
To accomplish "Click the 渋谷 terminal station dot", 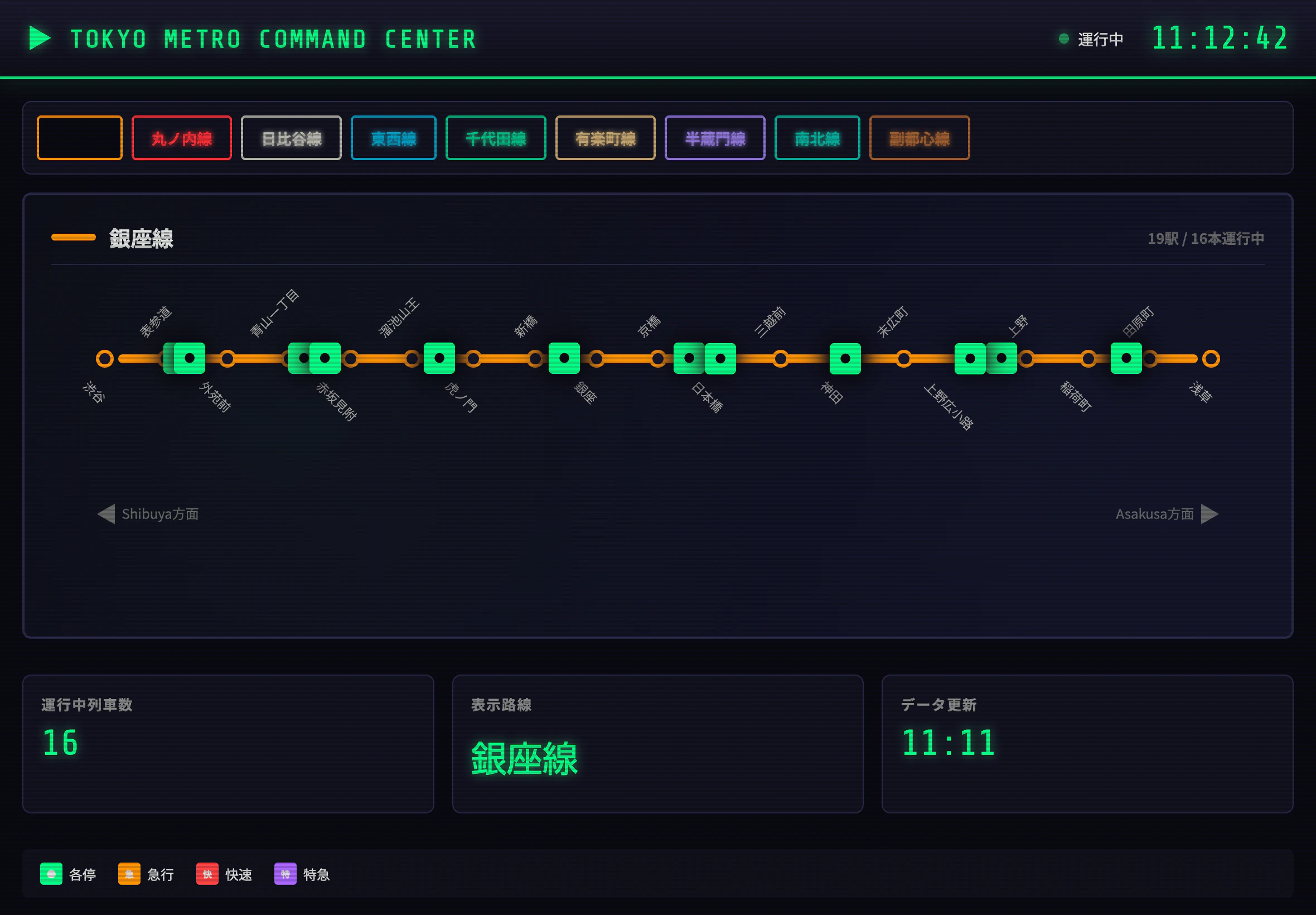I will 105,358.
